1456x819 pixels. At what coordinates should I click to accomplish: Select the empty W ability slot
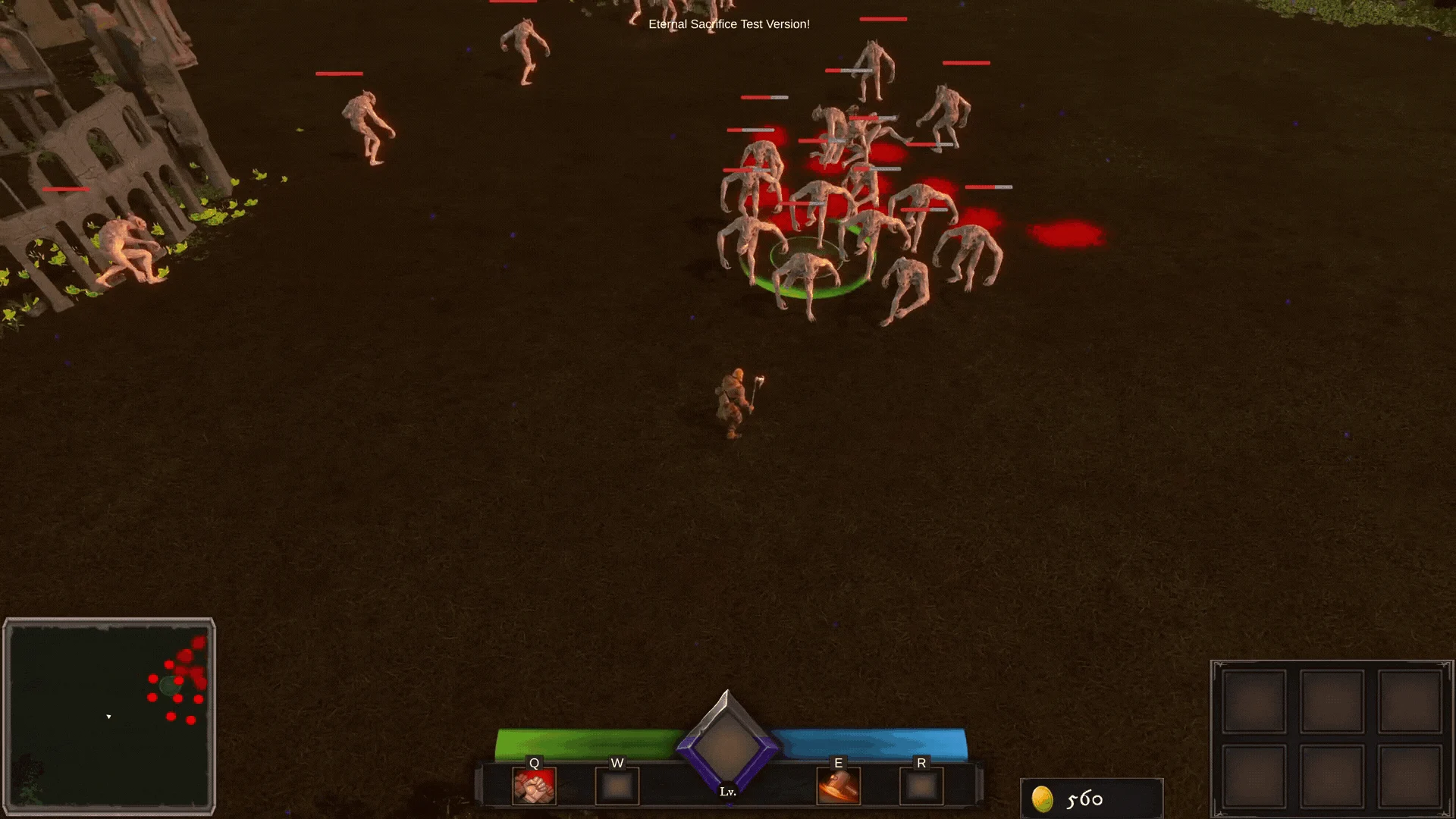[x=617, y=787]
